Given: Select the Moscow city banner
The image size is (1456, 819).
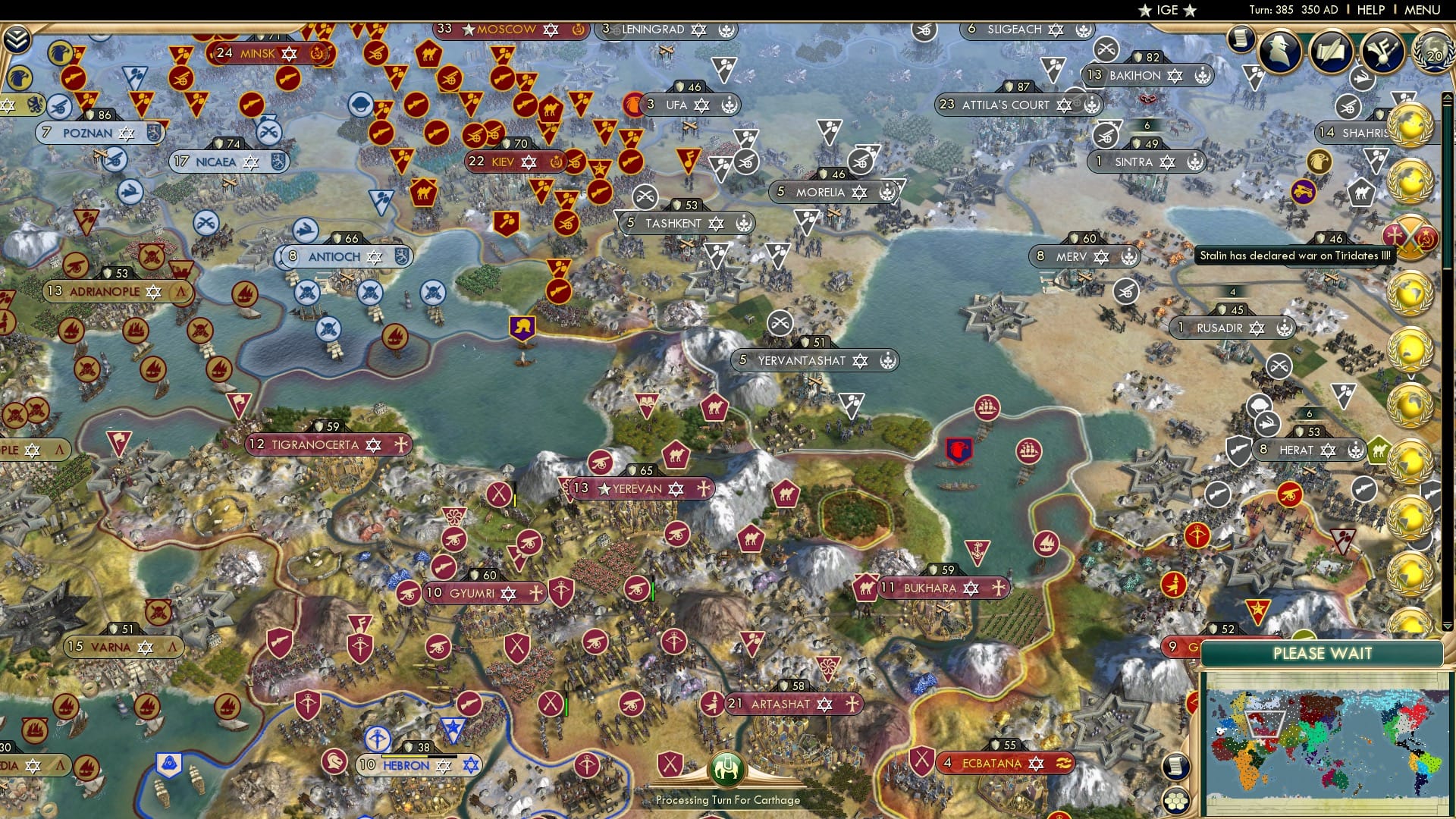Looking at the screenshot, I should (507, 30).
